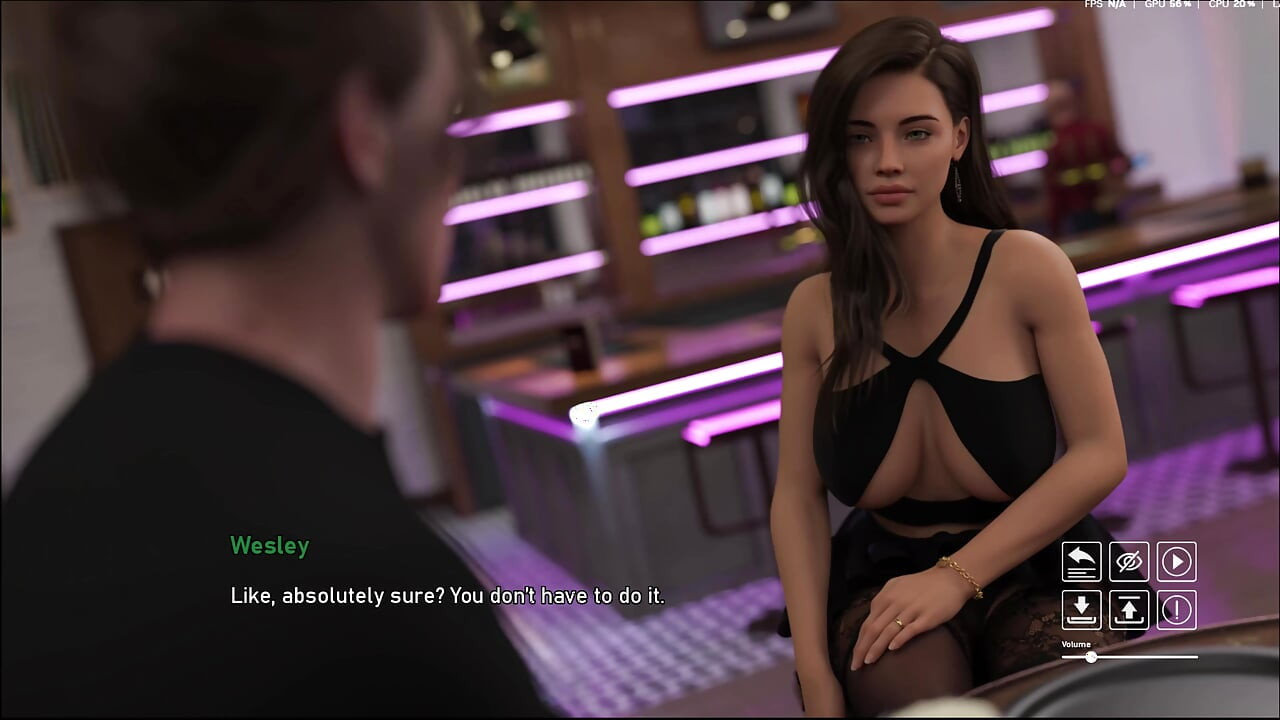Click the truncated stat at top-right corner
This screenshot has width=1280, height=720.
point(1273,4)
